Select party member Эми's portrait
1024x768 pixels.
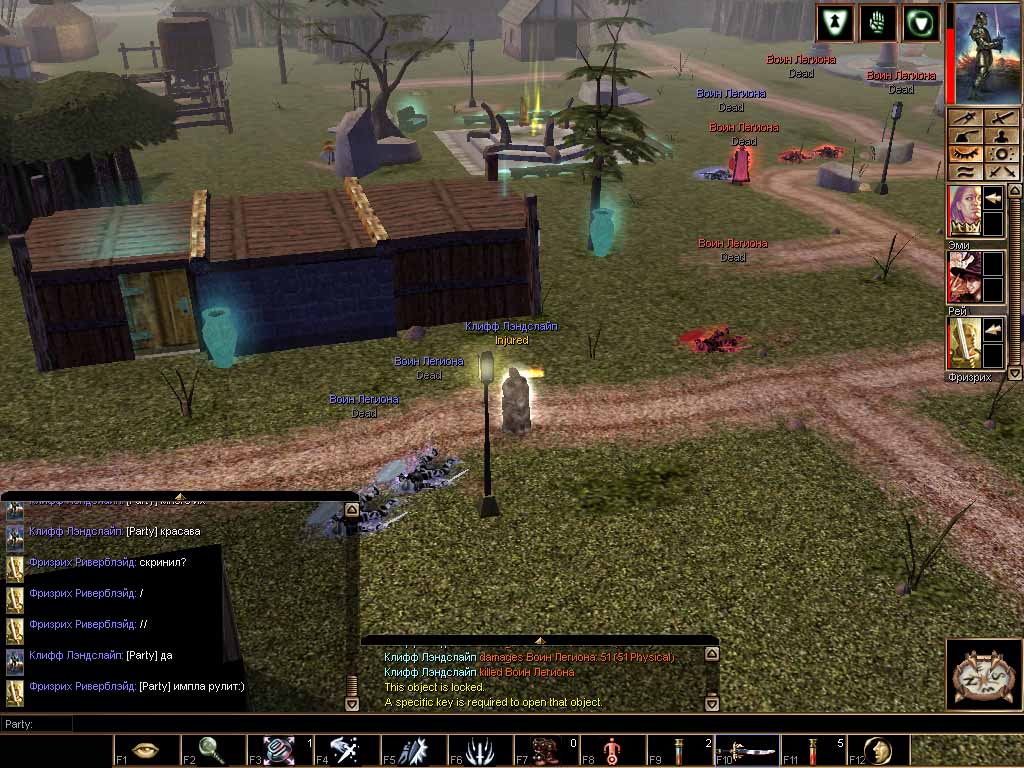963,209
